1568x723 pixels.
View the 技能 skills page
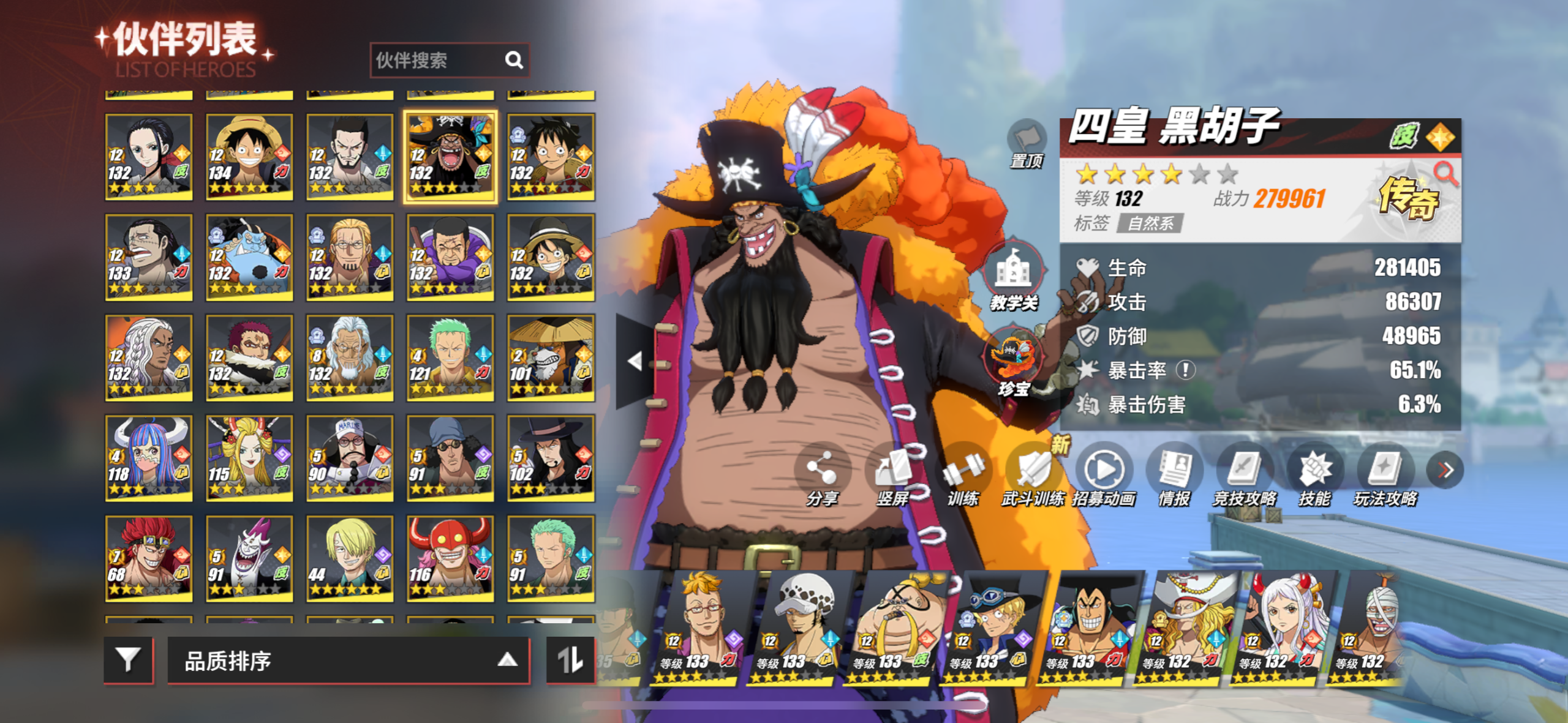point(1314,474)
